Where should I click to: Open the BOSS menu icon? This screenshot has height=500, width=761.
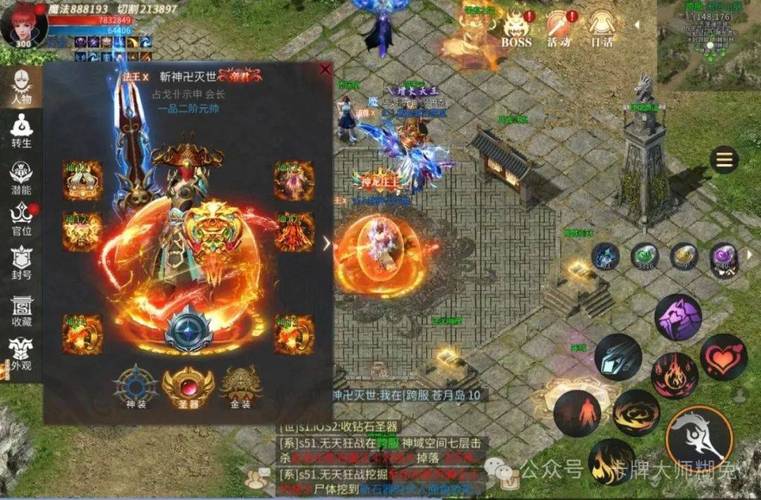(516, 28)
